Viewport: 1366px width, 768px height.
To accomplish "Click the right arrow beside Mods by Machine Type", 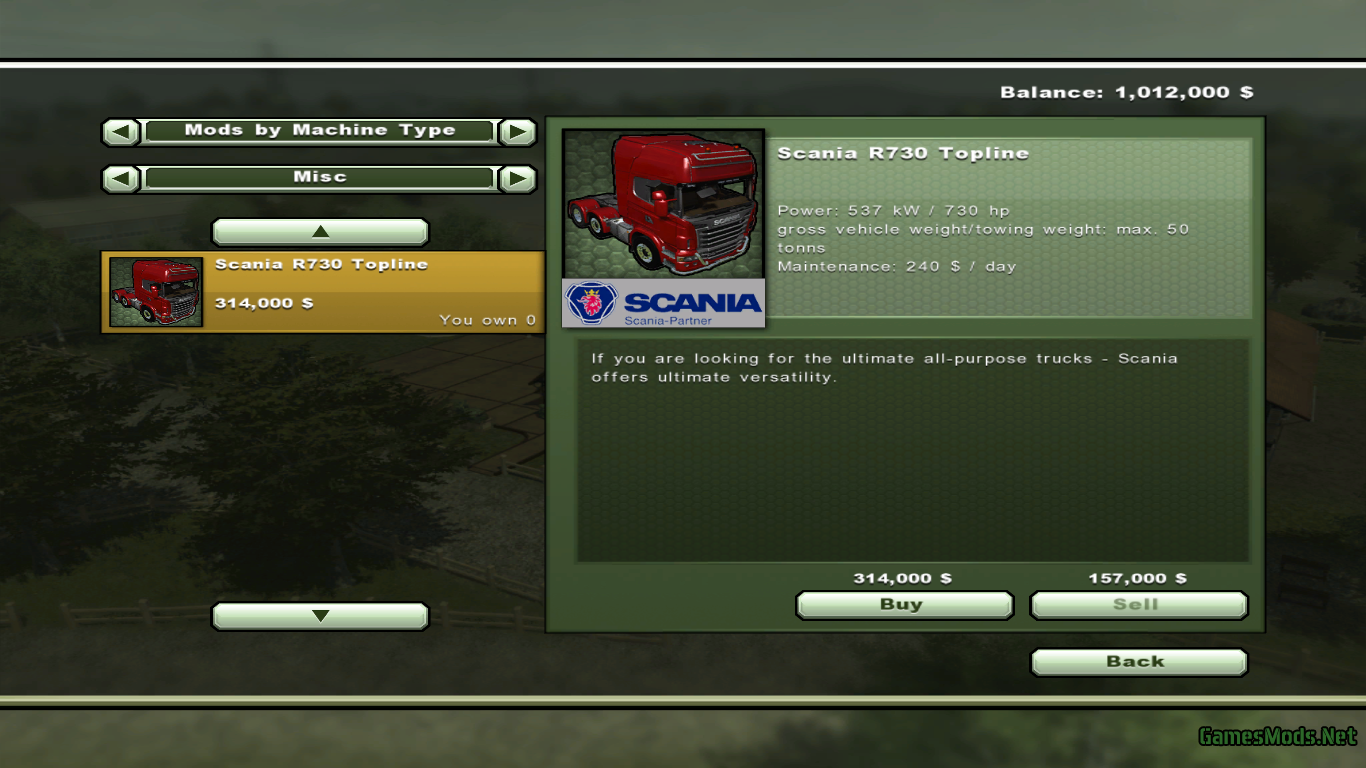I will tap(518, 130).
